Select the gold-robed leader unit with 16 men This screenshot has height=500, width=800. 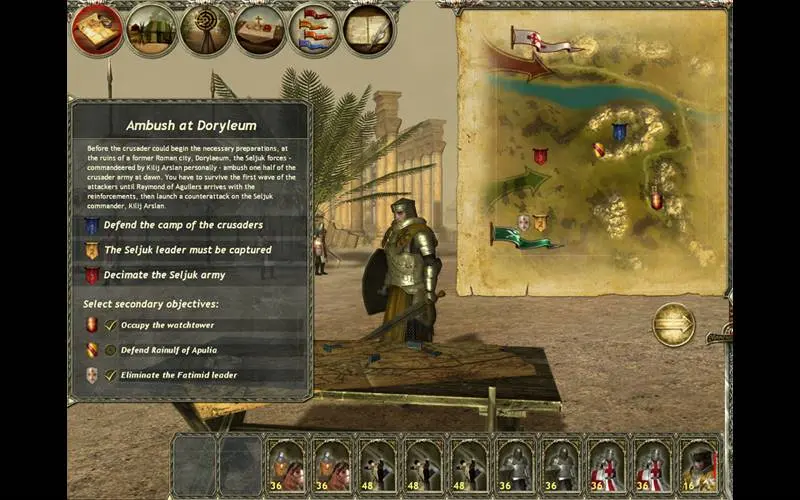click(700, 465)
